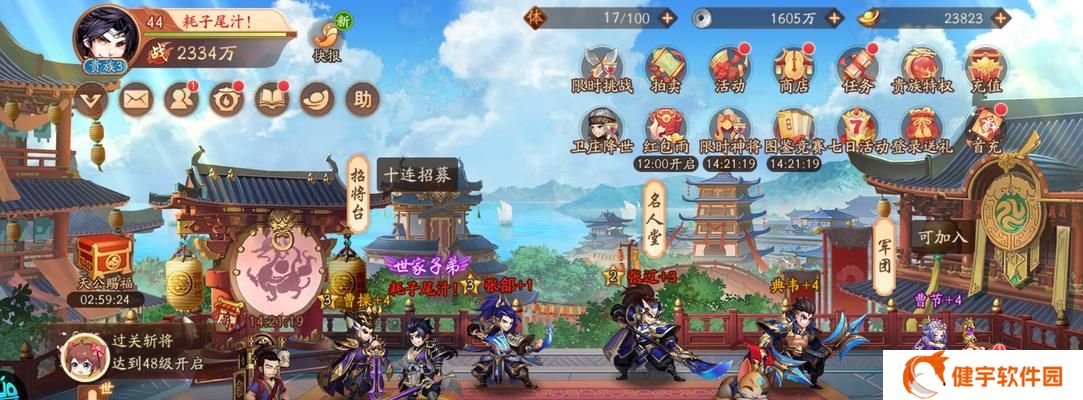The image size is (1083, 400).
Task: Click the 助 helper button
Action: (361, 99)
